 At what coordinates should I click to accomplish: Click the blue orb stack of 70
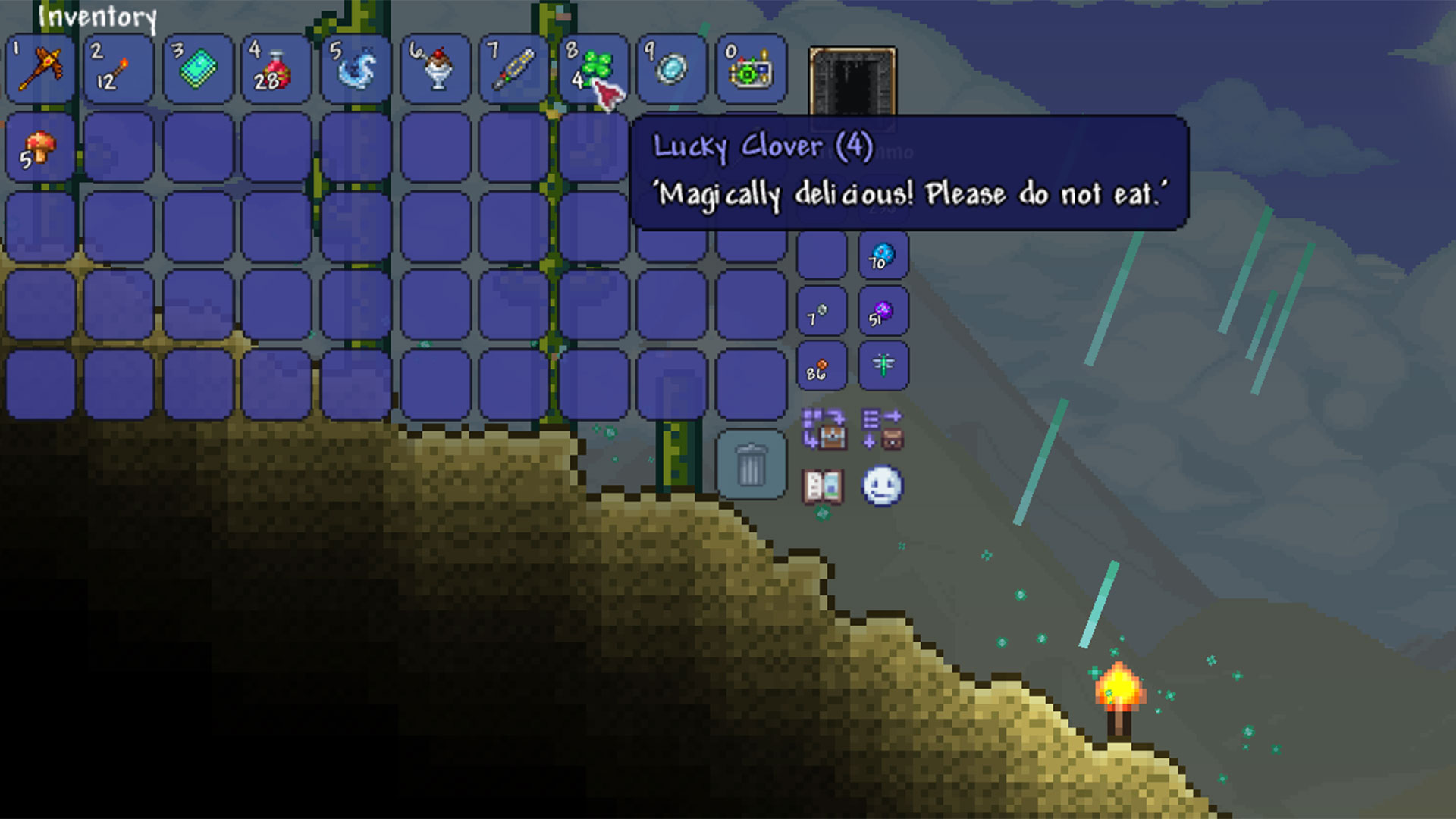click(884, 256)
